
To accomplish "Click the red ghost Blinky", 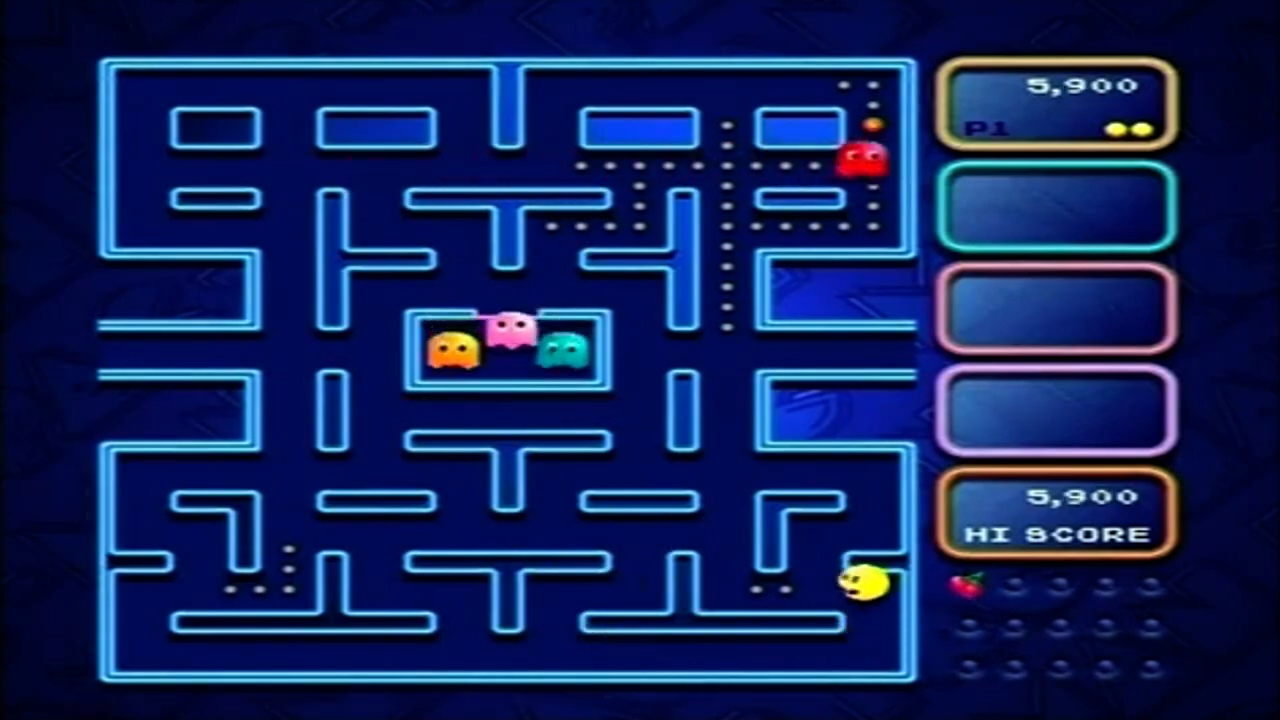I will click(x=862, y=158).
